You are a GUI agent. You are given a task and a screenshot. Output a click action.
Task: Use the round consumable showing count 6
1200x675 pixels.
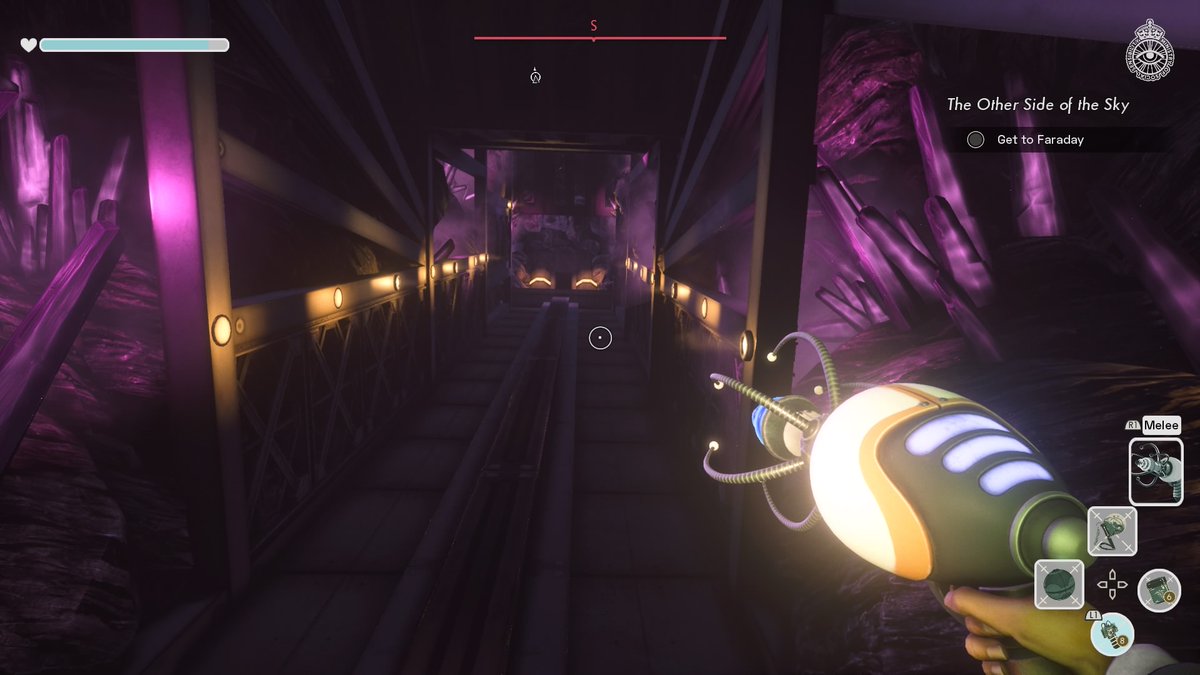pos(1159,589)
